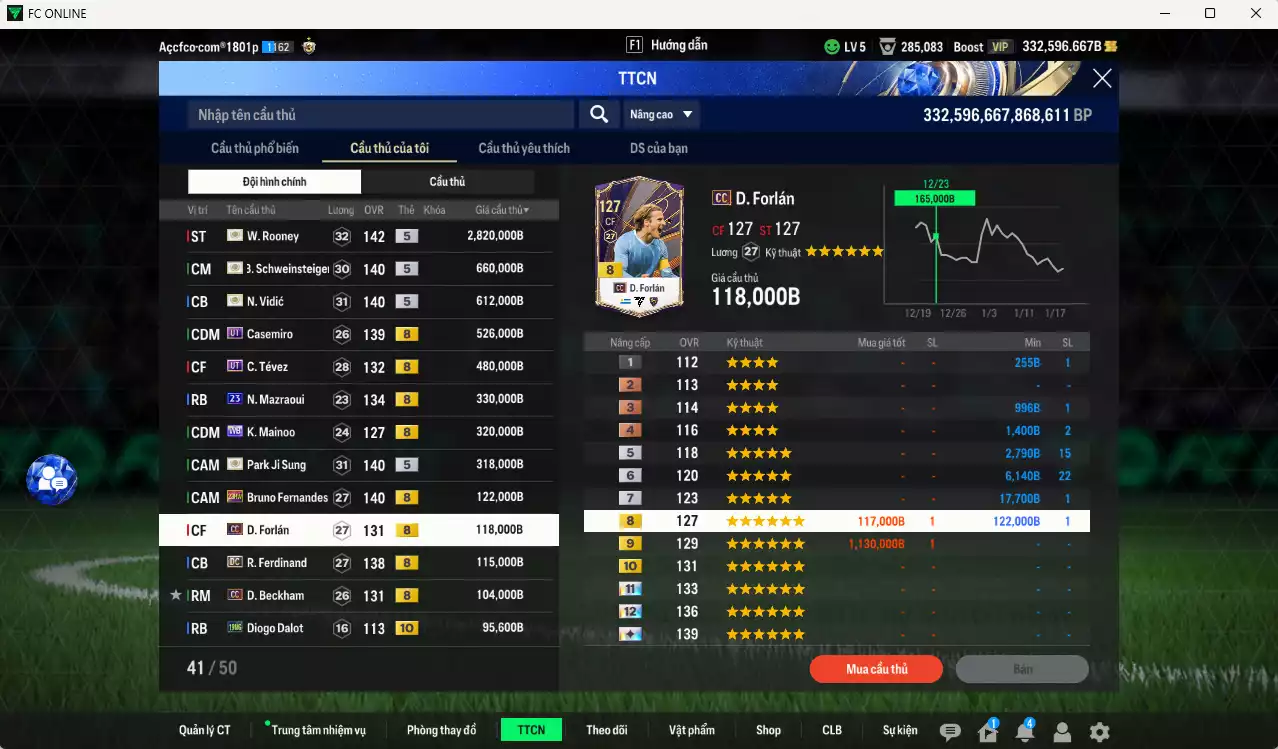This screenshot has width=1278, height=749.
Task: Sort by Giá cầu thủ column header
Action: pyautogui.click(x=502, y=210)
